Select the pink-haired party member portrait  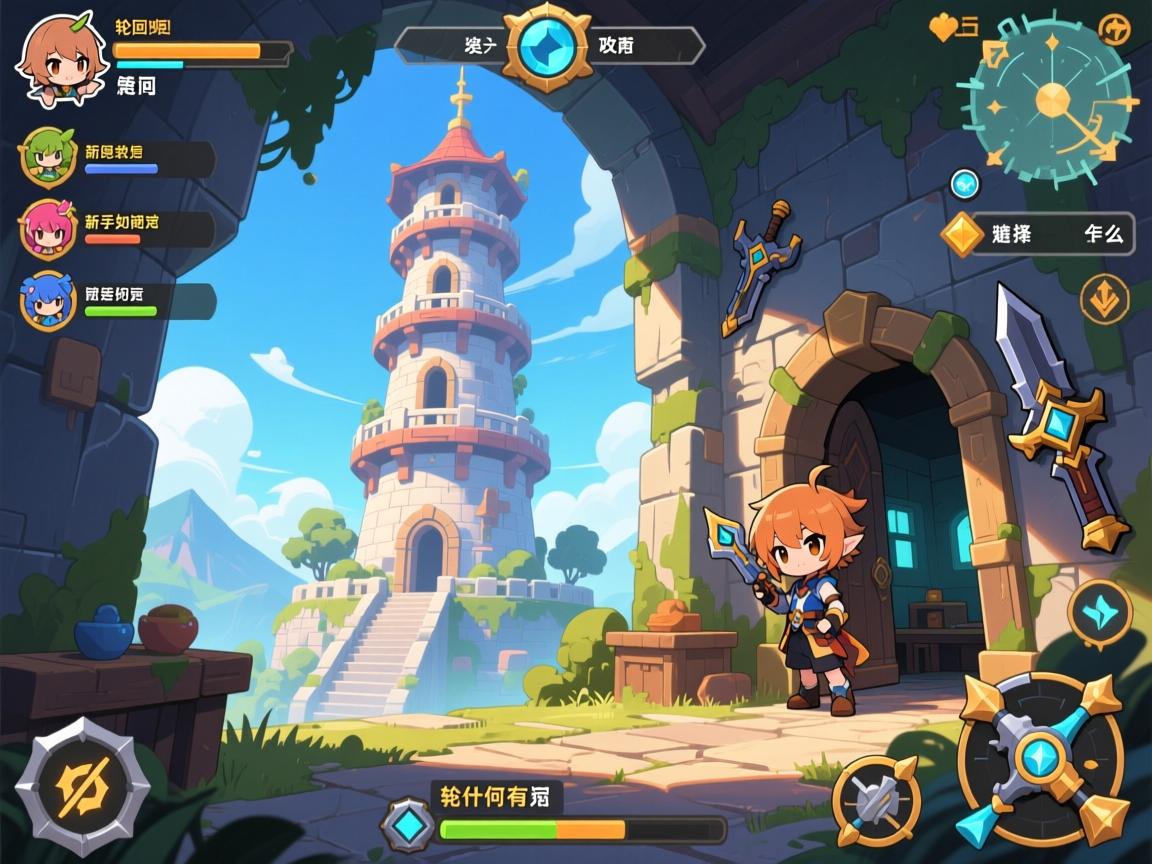click(47, 229)
